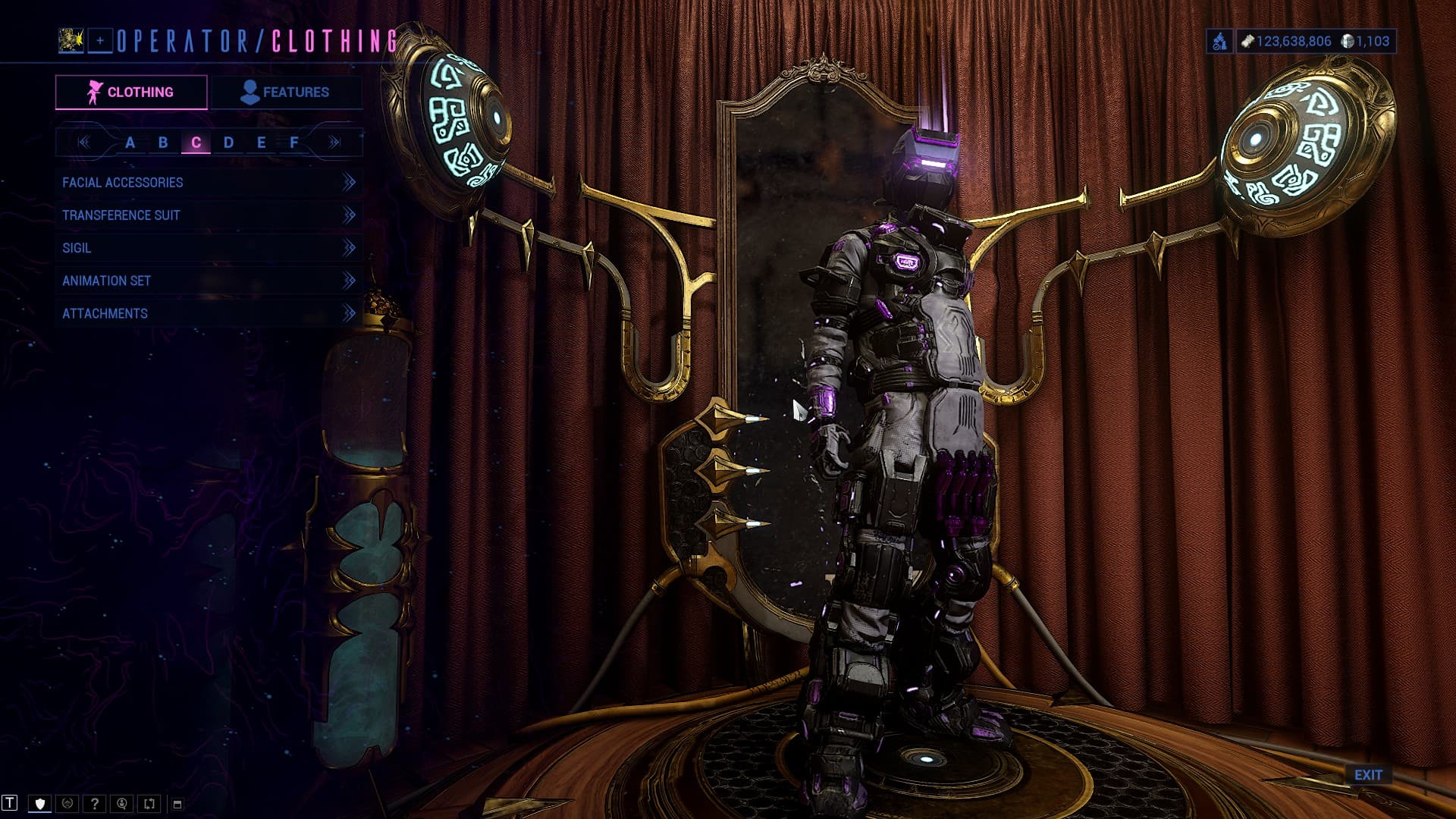The image size is (1456, 819).
Task: Switch to the Features tab
Action: point(285,93)
